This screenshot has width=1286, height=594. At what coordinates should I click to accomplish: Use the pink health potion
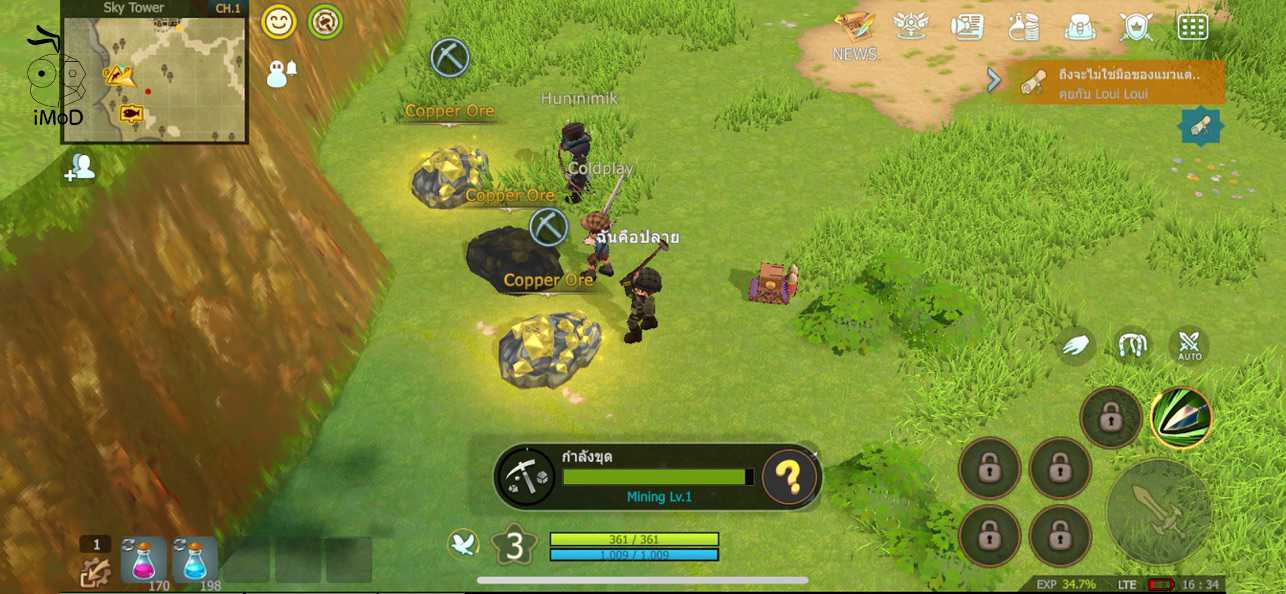(x=143, y=560)
